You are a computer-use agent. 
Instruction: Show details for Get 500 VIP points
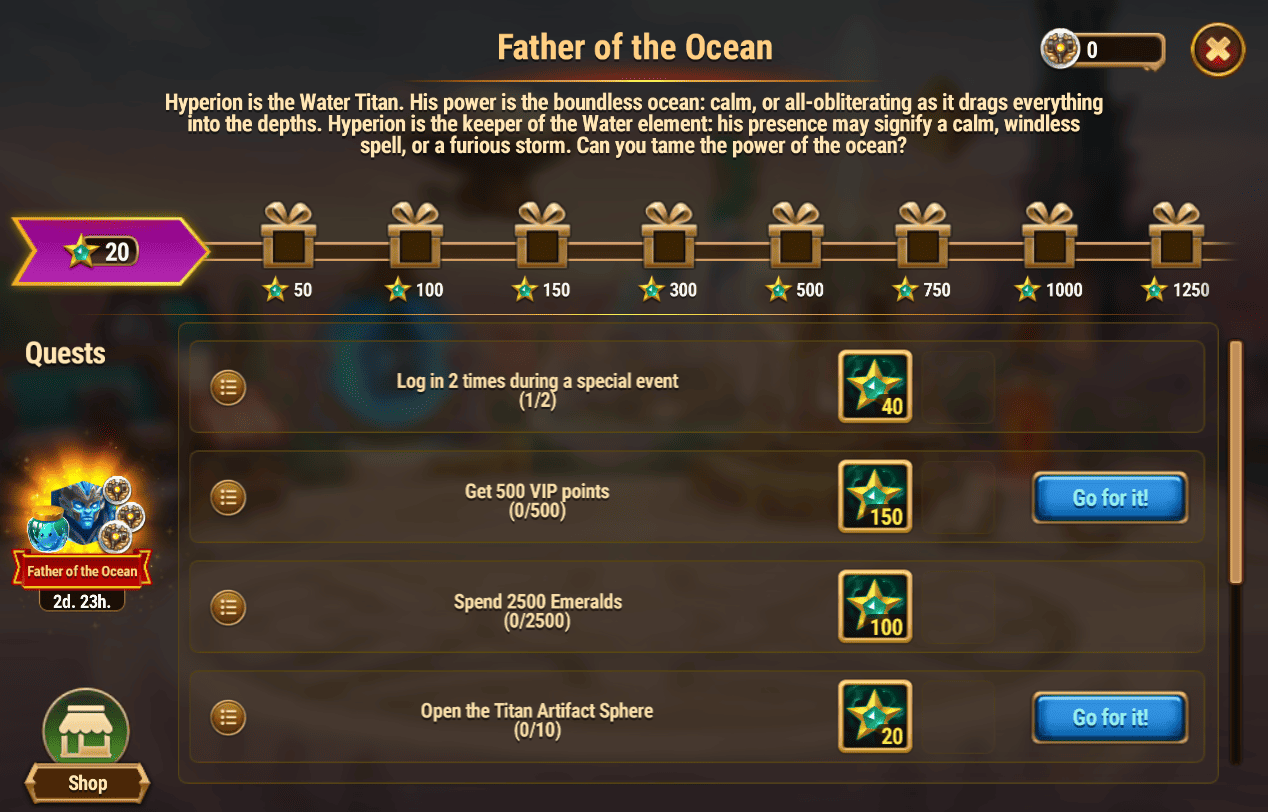coord(229,497)
